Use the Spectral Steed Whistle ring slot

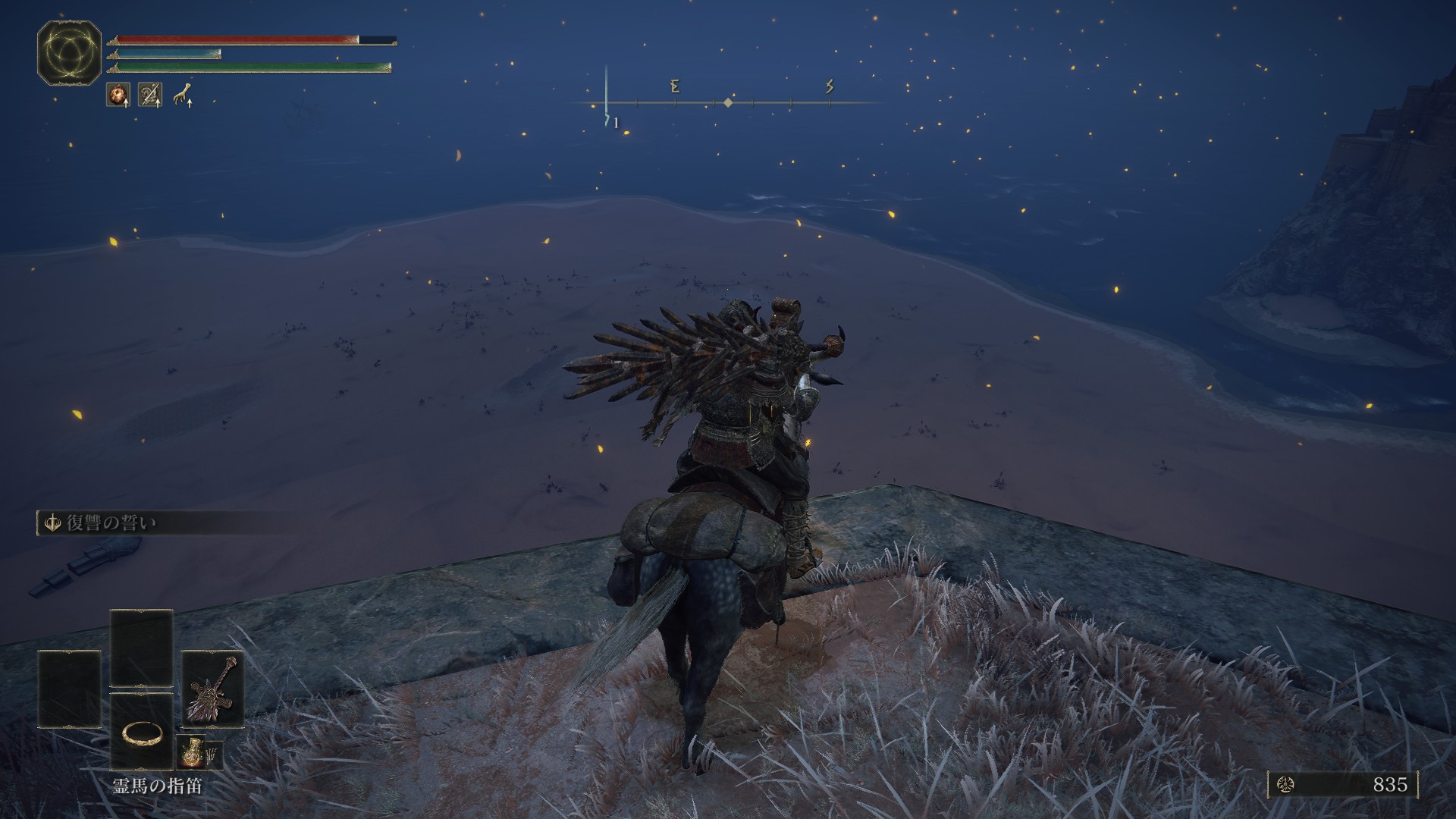click(142, 732)
